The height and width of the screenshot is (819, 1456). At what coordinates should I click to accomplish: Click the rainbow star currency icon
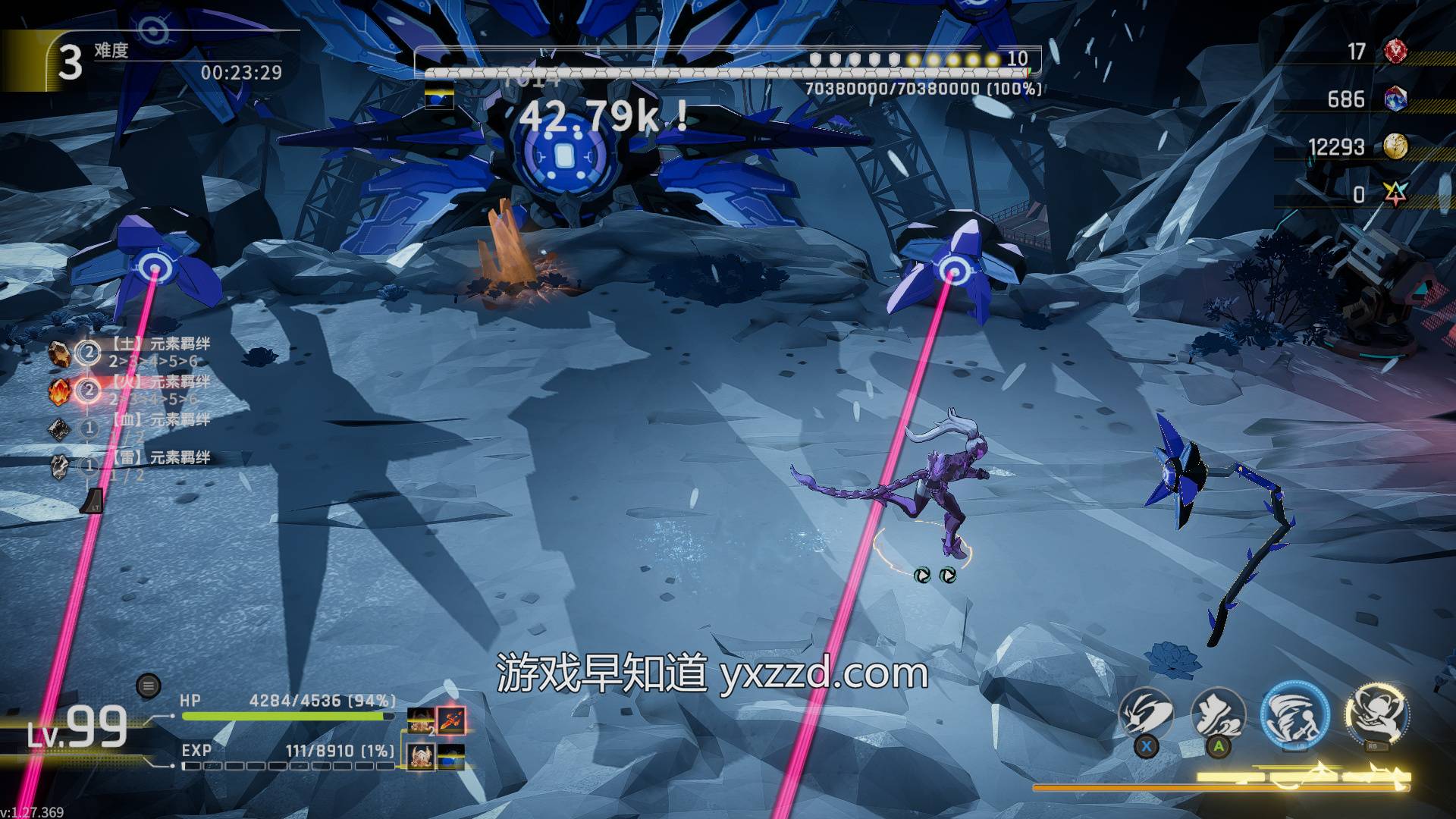(1395, 194)
